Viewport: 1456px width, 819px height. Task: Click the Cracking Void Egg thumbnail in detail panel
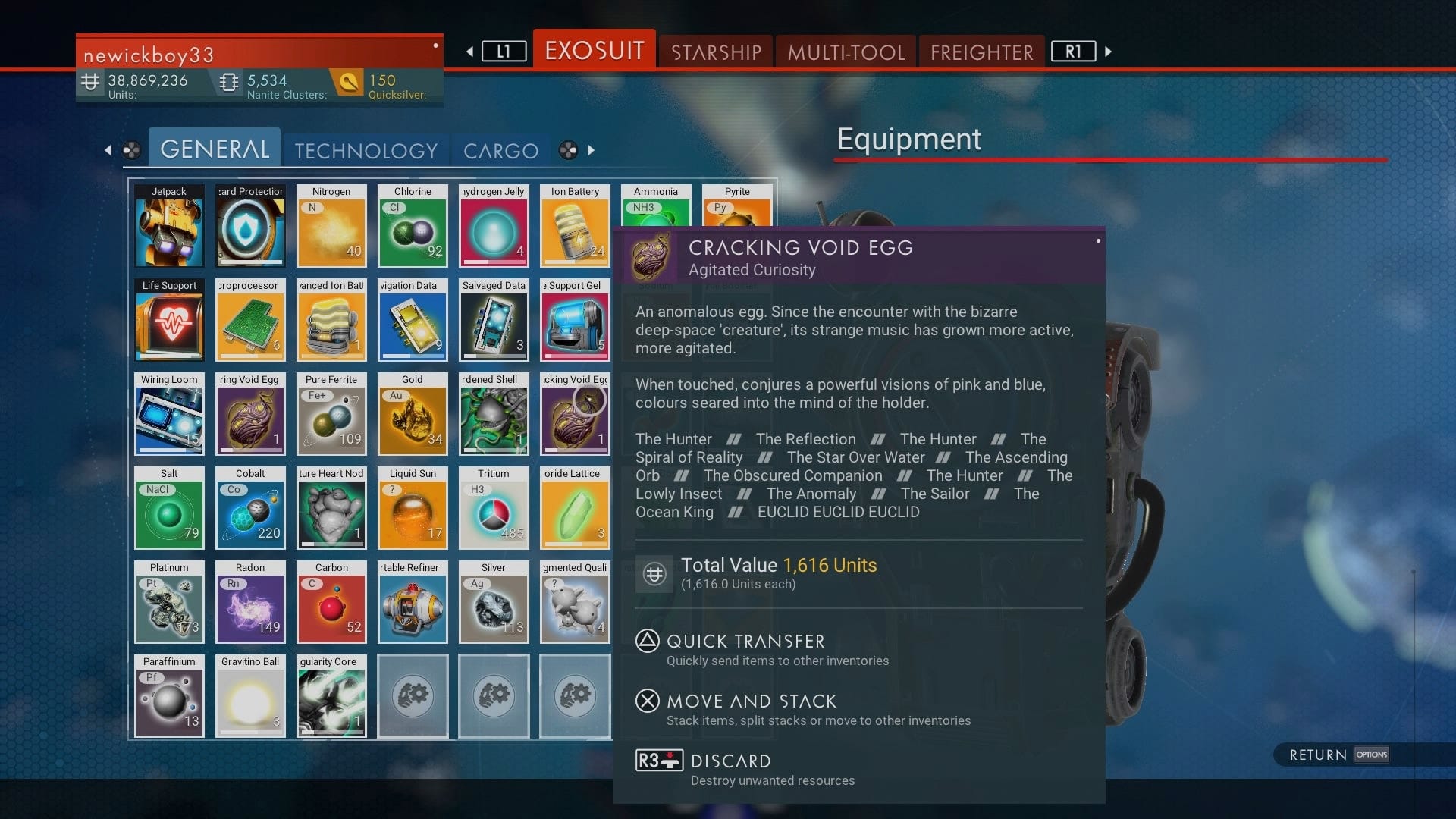coord(652,256)
